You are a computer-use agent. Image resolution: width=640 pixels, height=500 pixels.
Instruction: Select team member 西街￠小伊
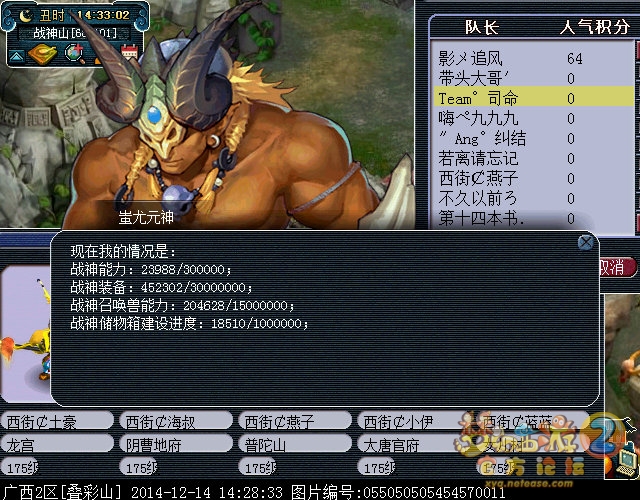click(x=411, y=421)
